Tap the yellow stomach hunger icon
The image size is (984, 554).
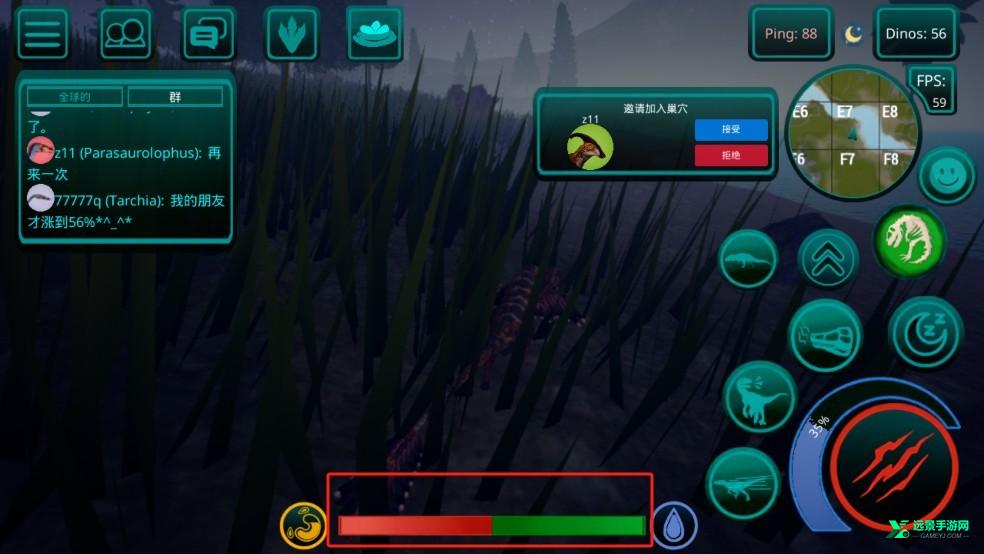[304, 525]
